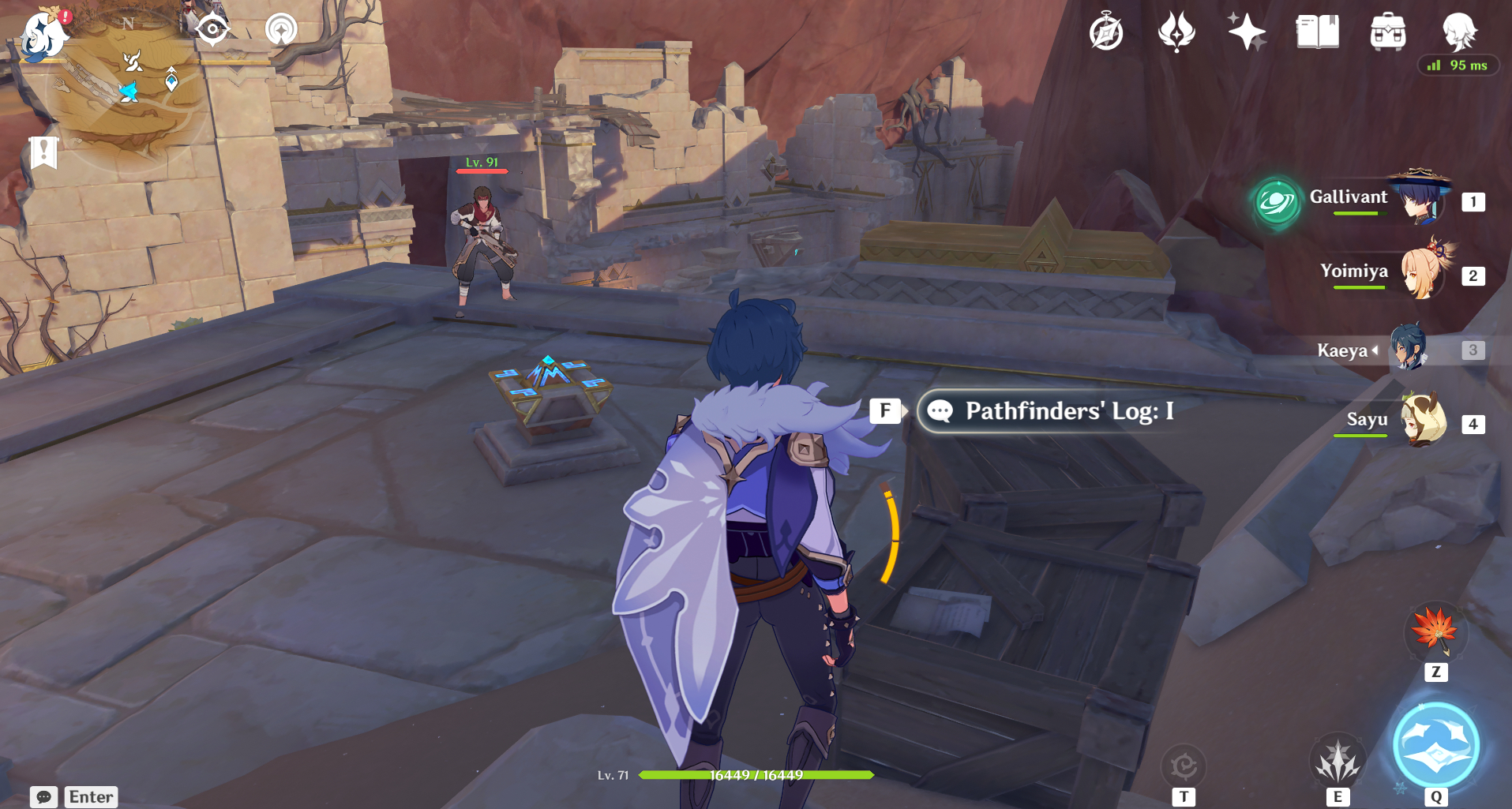Open the chat speech bubble box
Image resolution: width=1512 pixels, height=809 pixels.
pyautogui.click(x=44, y=796)
